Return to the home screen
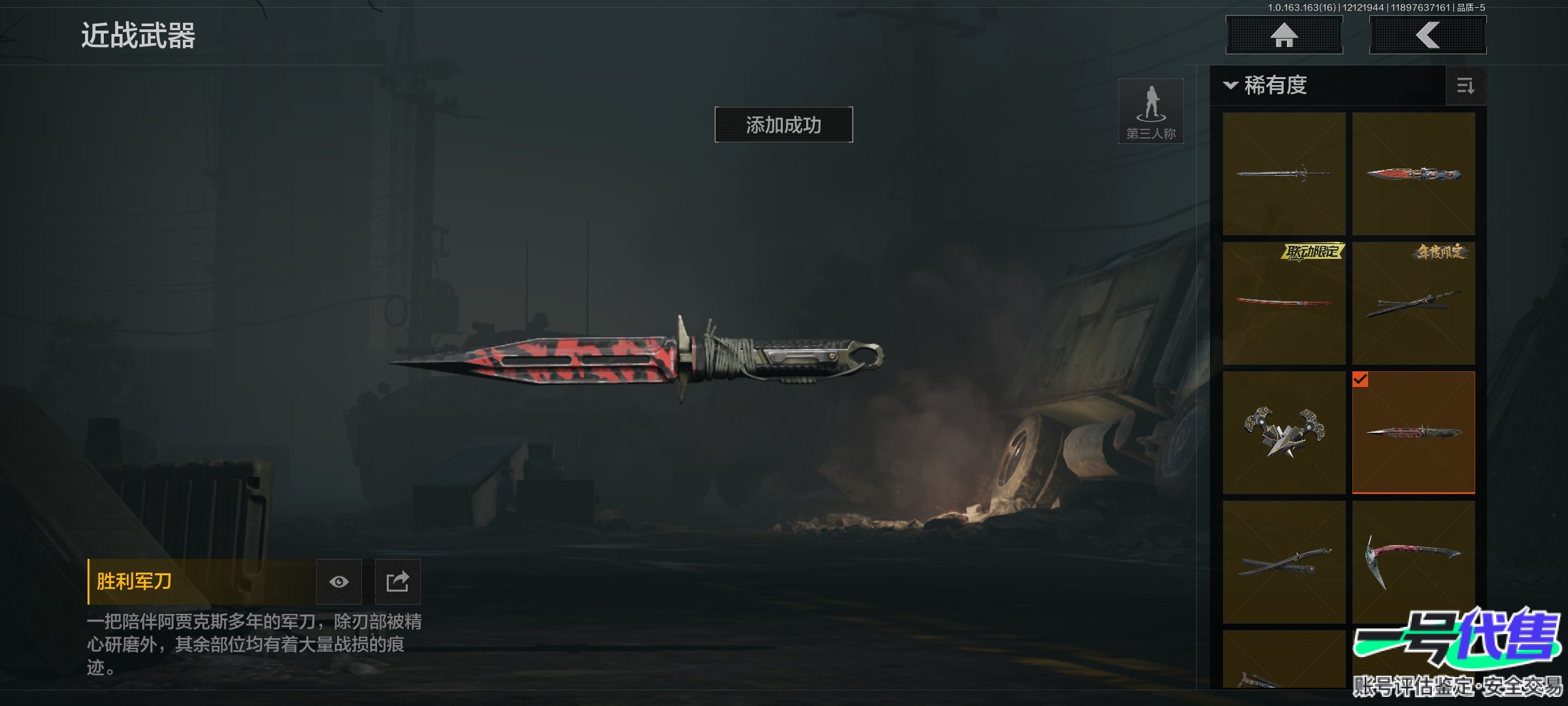Image resolution: width=1568 pixels, height=706 pixels. [x=1284, y=35]
